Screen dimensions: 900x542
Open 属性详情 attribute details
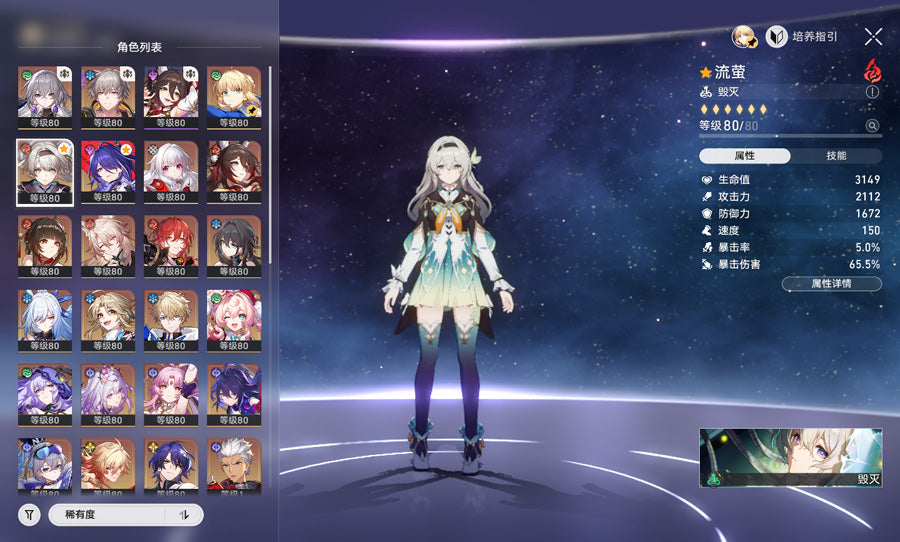(832, 284)
